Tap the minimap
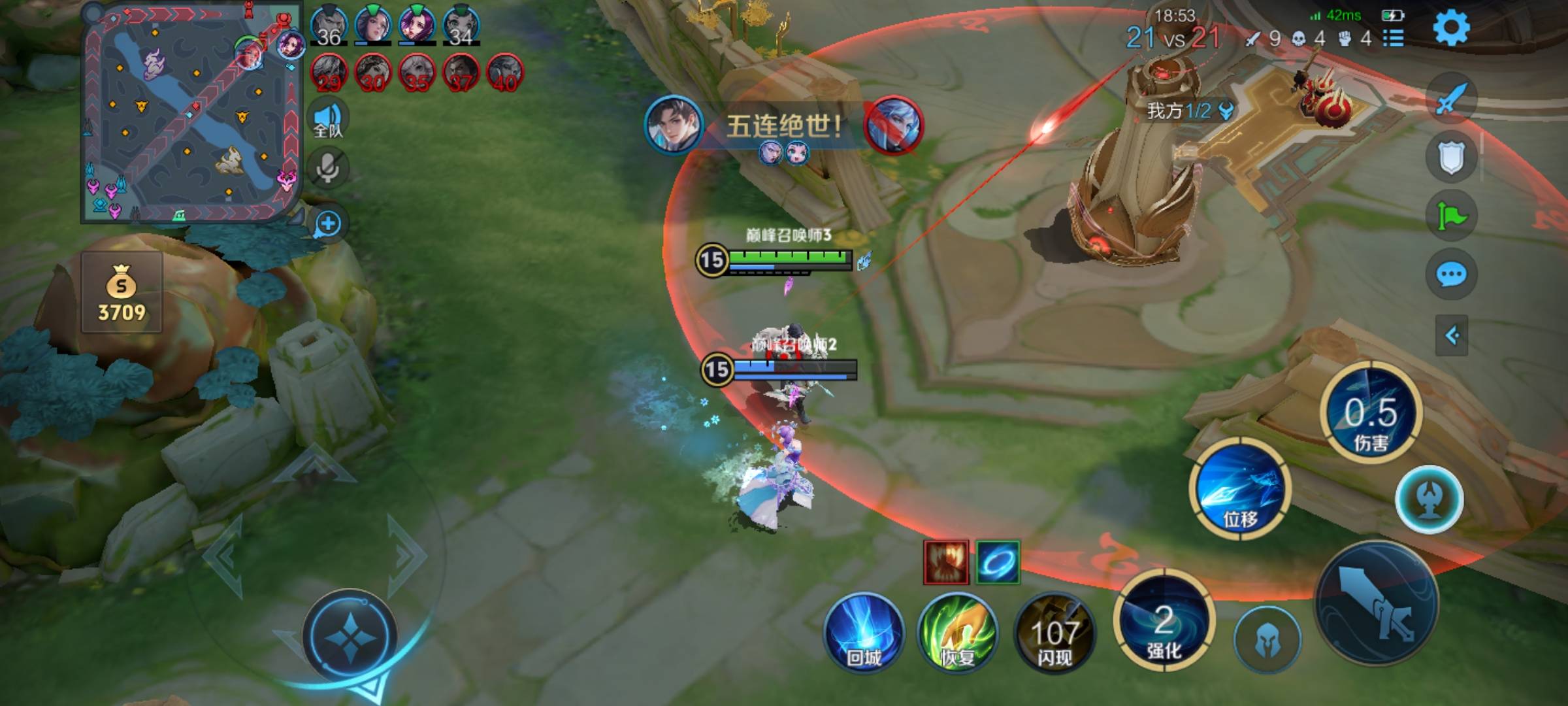Screen dimensions: 1568x706 191,112
